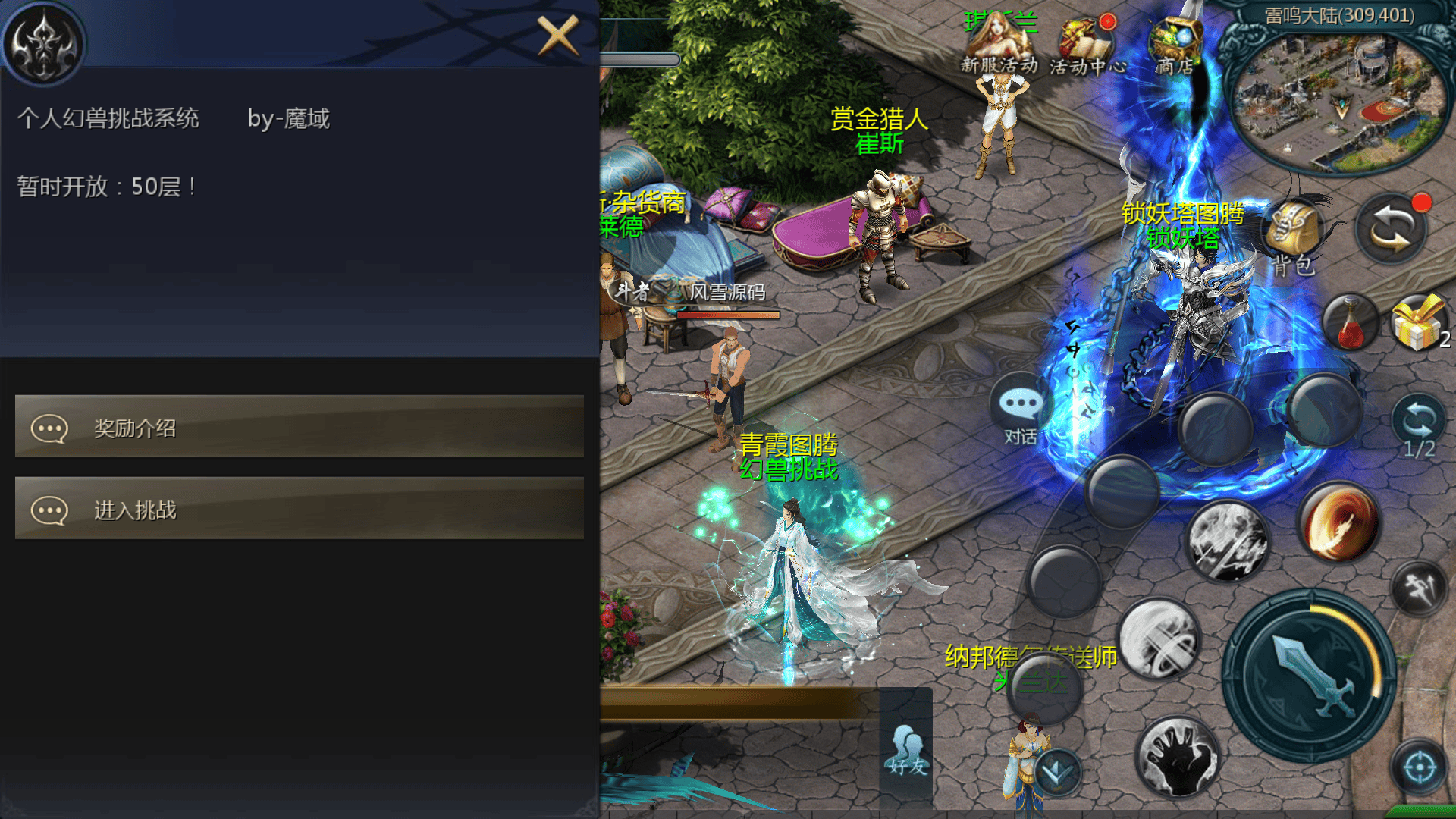1456x819 pixels.
Task: Use the red potion flask
Action: (1350, 324)
